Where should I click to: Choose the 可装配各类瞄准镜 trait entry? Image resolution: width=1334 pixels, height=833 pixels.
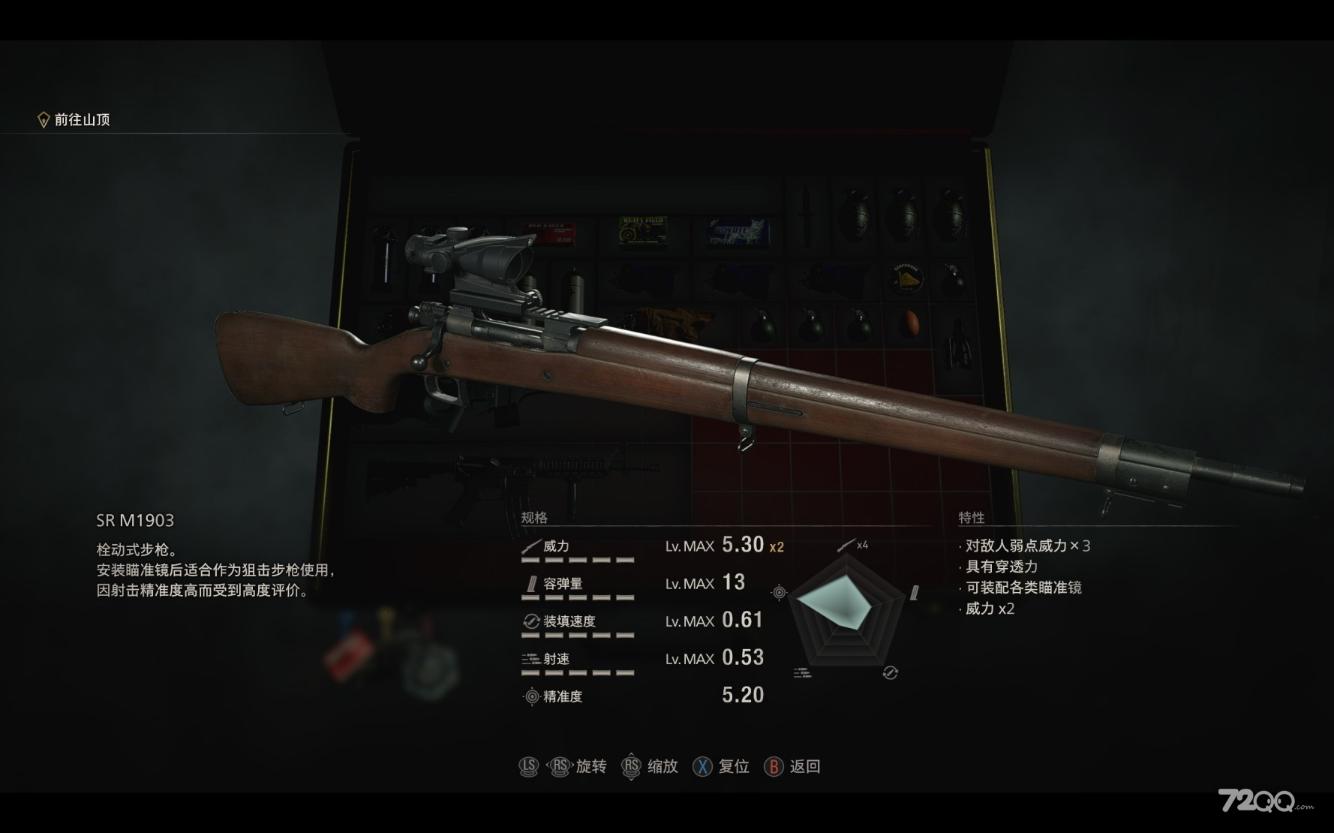click(1022, 588)
